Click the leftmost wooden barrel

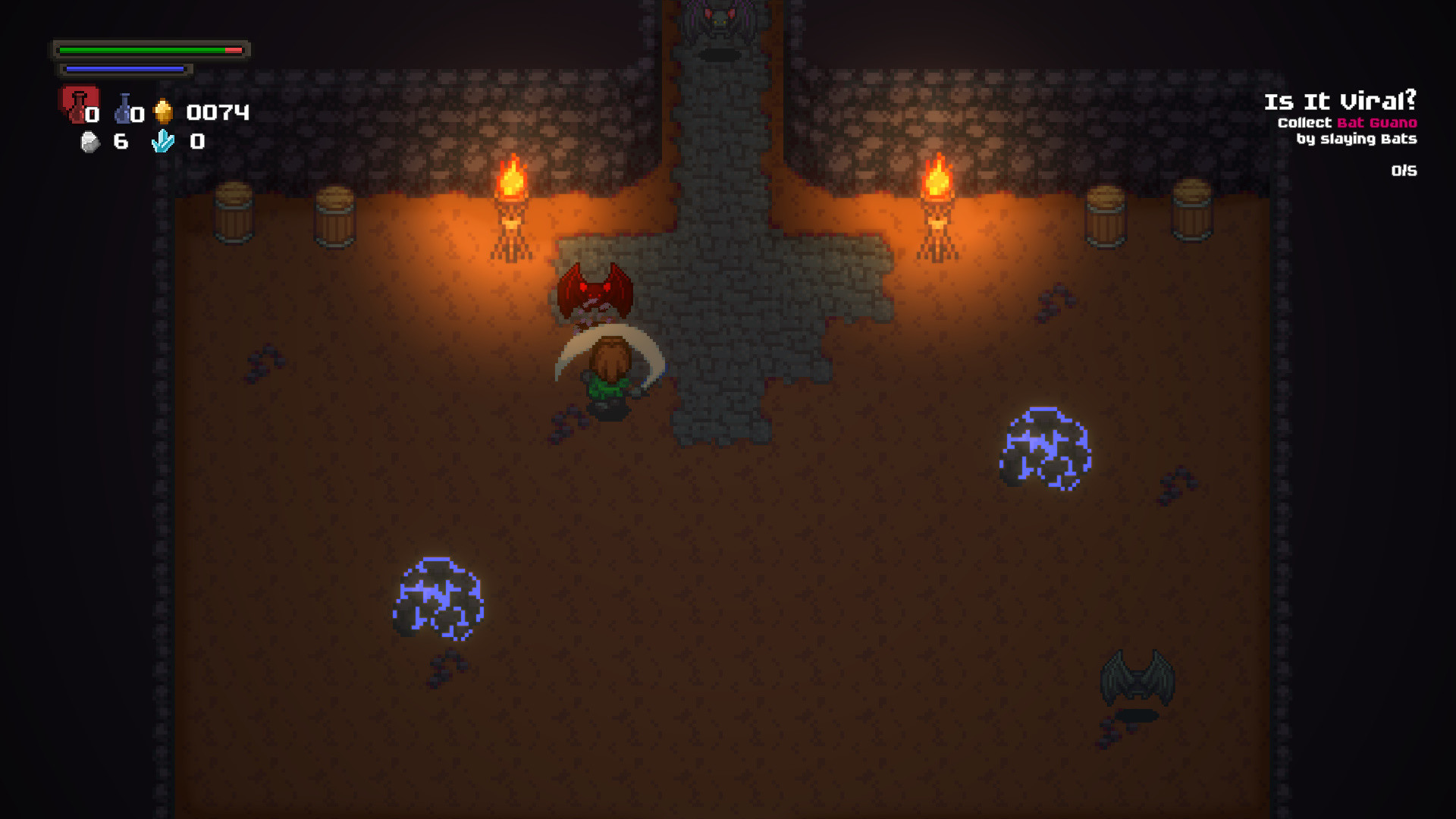pos(235,213)
